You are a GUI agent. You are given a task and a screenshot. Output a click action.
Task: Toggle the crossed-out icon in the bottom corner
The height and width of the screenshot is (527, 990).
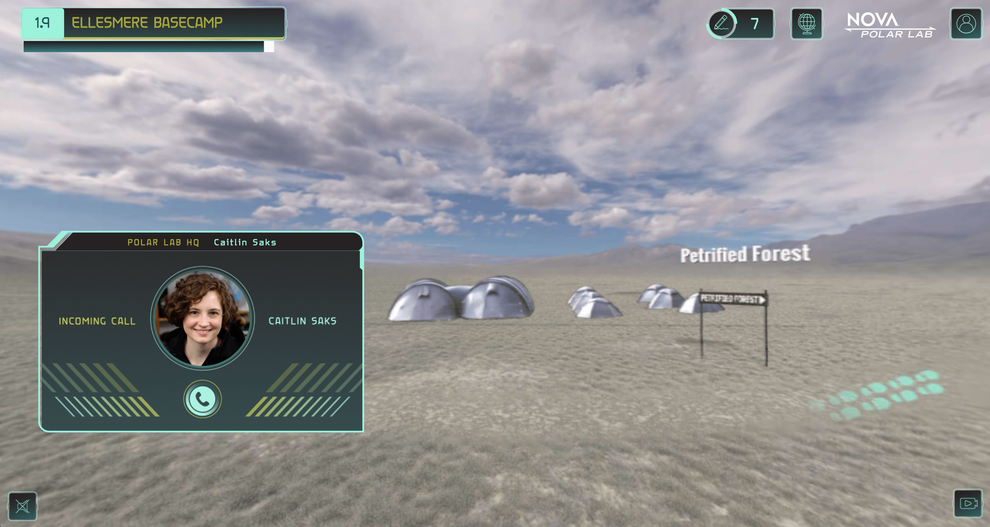(x=22, y=506)
